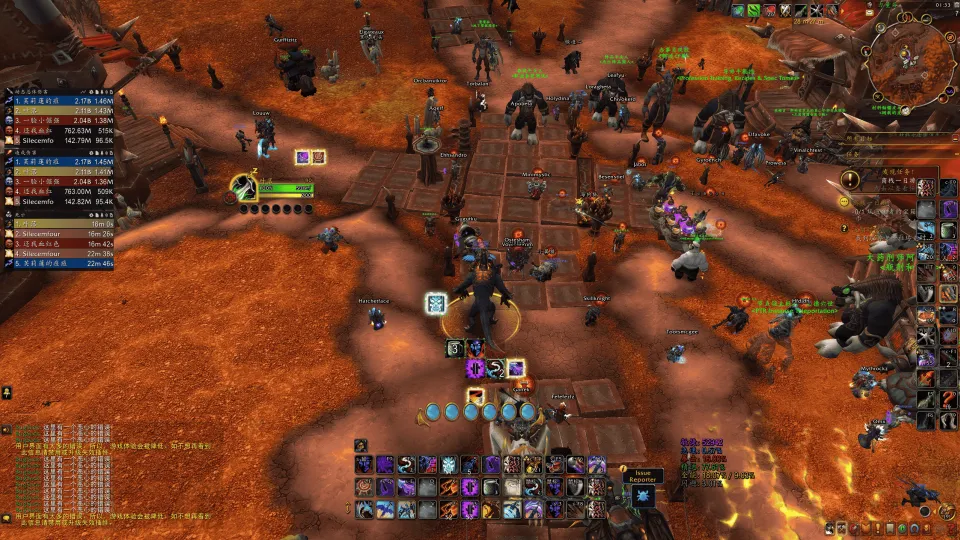
Task: Select Silecemfour row ranked second in timer meter
Action: tap(60, 234)
